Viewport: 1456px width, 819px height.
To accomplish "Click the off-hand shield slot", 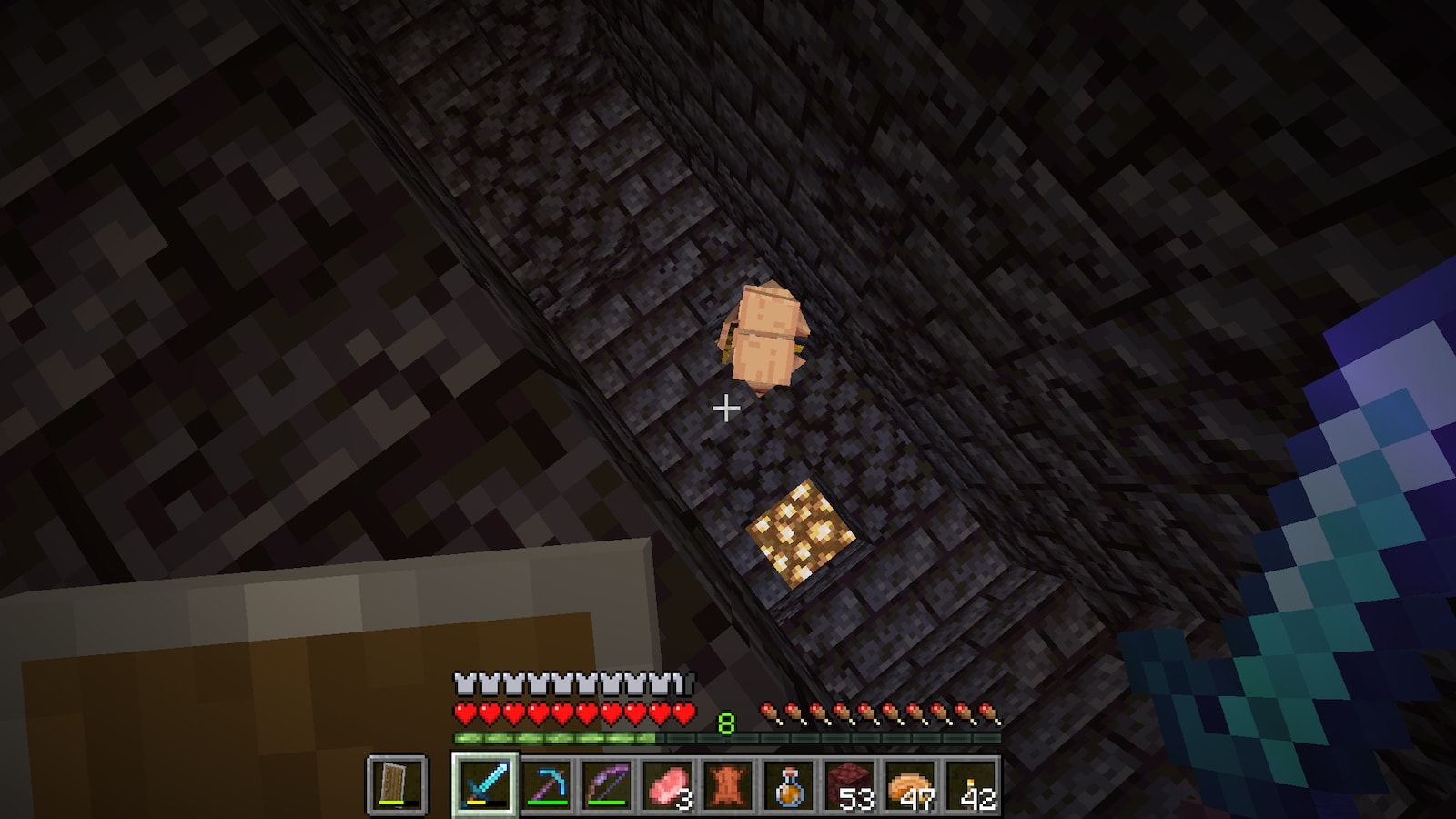I will pos(398,784).
